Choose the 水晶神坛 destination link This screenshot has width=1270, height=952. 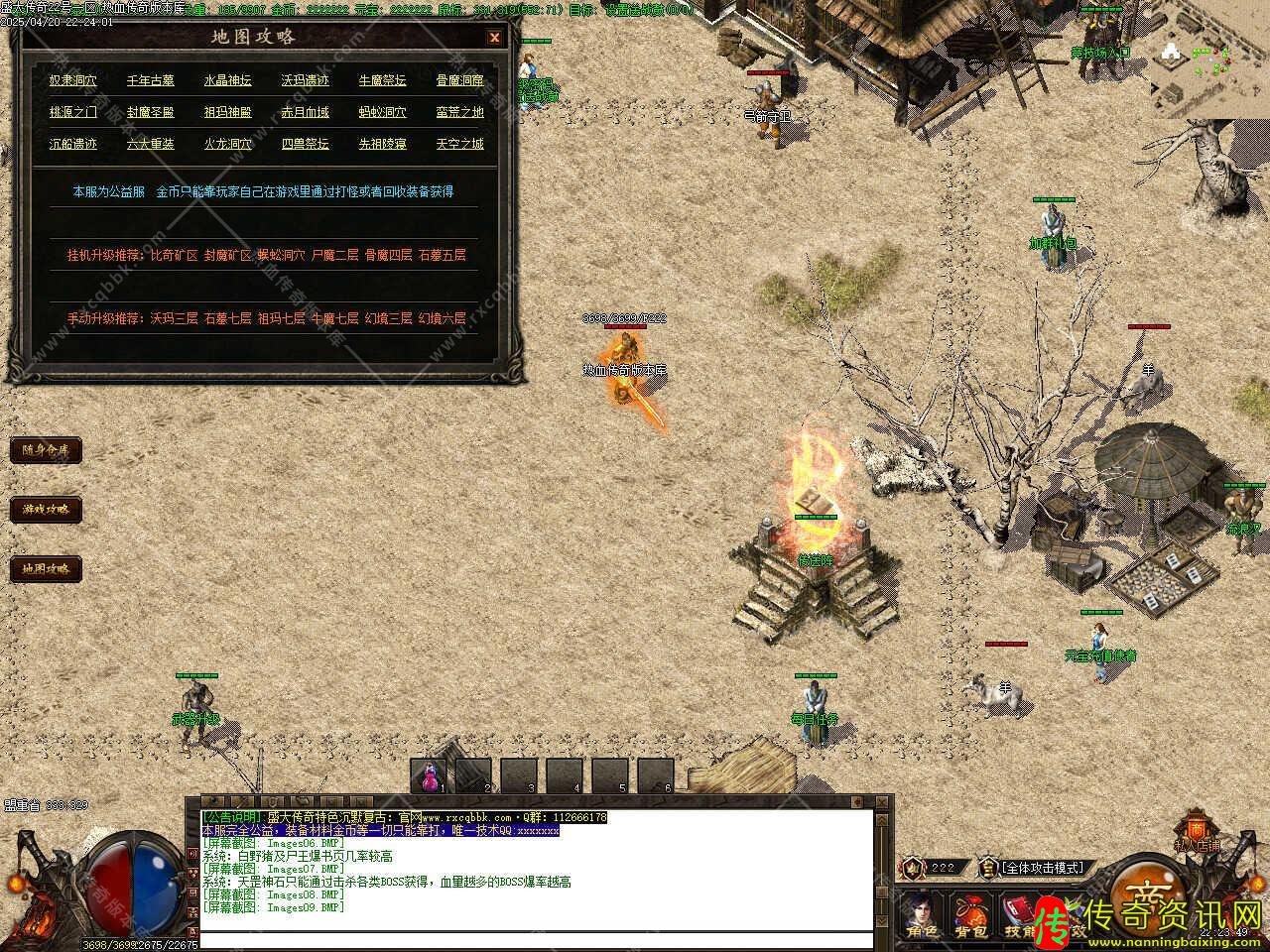coord(228,80)
